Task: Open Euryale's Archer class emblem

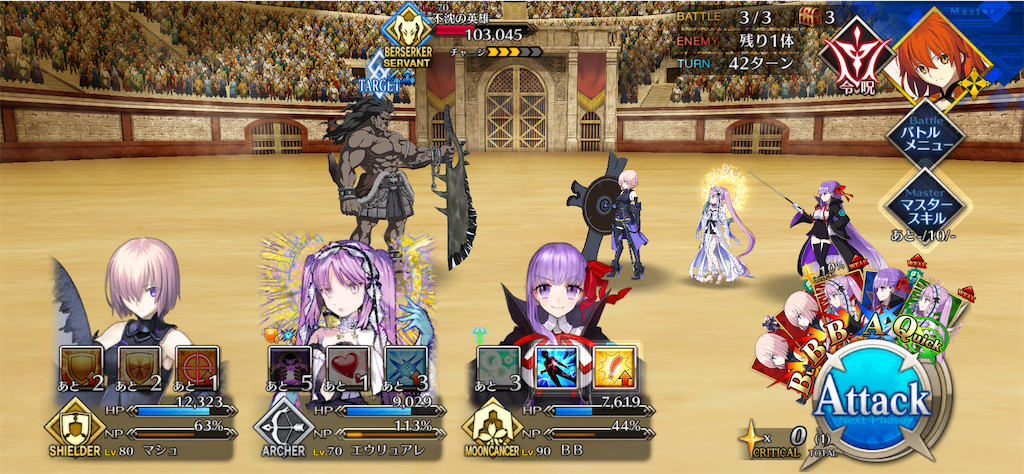Action: 283,430
